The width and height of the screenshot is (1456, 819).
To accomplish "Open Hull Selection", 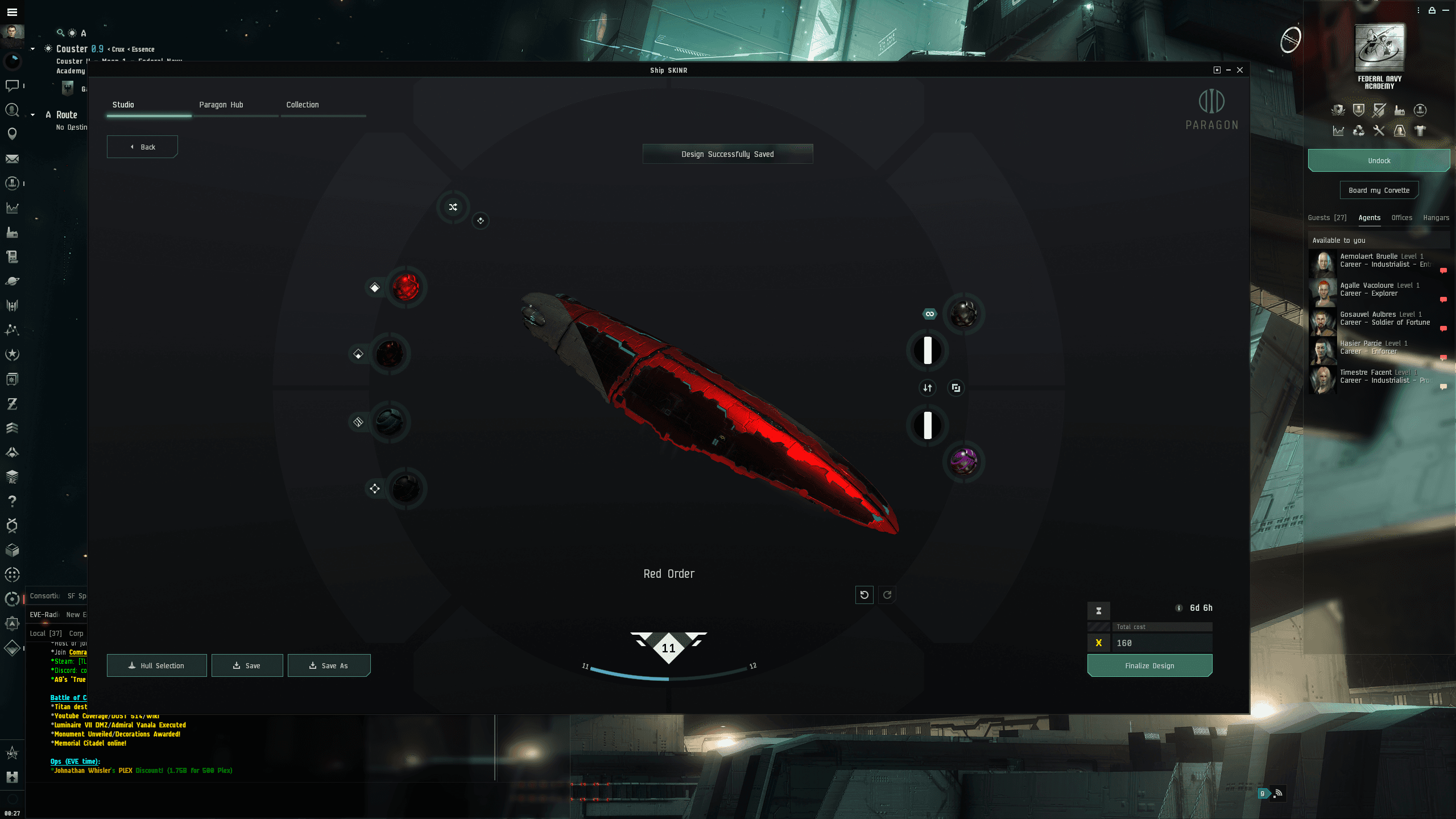I will [x=156, y=665].
